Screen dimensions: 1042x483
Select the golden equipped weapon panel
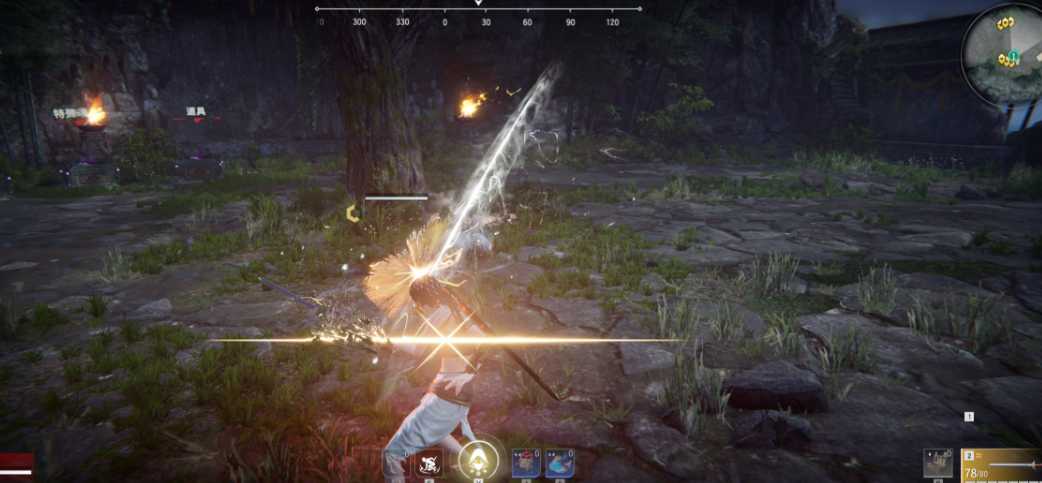click(1001, 465)
